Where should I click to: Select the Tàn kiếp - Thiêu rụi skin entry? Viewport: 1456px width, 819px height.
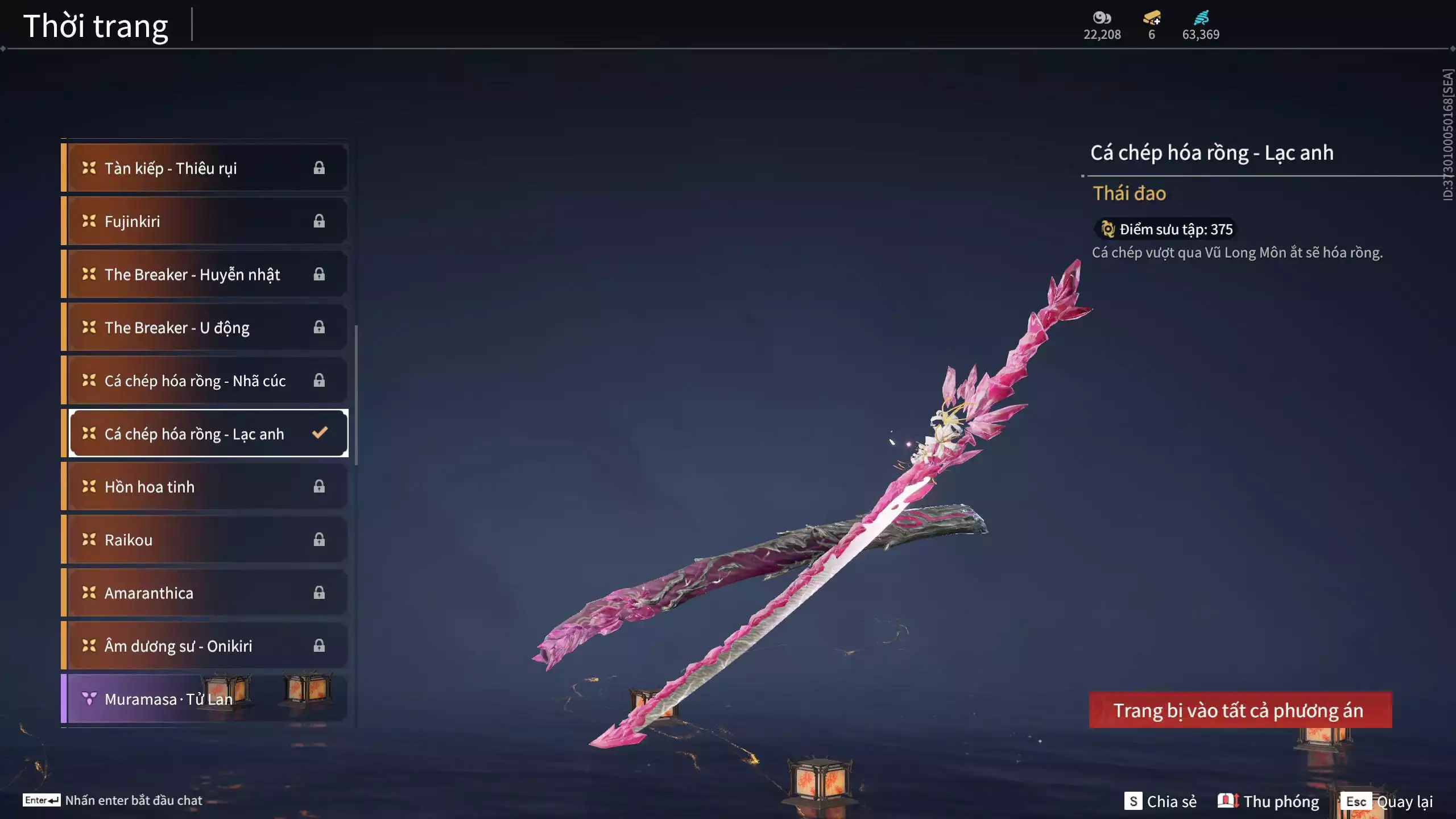tap(205, 168)
